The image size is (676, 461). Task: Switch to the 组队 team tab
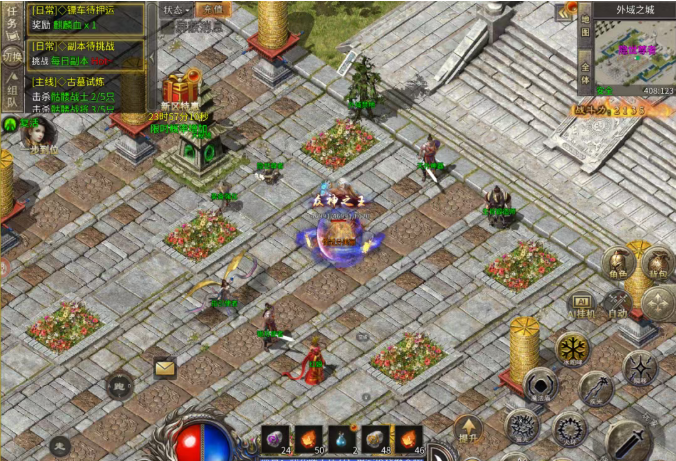tap(12, 90)
